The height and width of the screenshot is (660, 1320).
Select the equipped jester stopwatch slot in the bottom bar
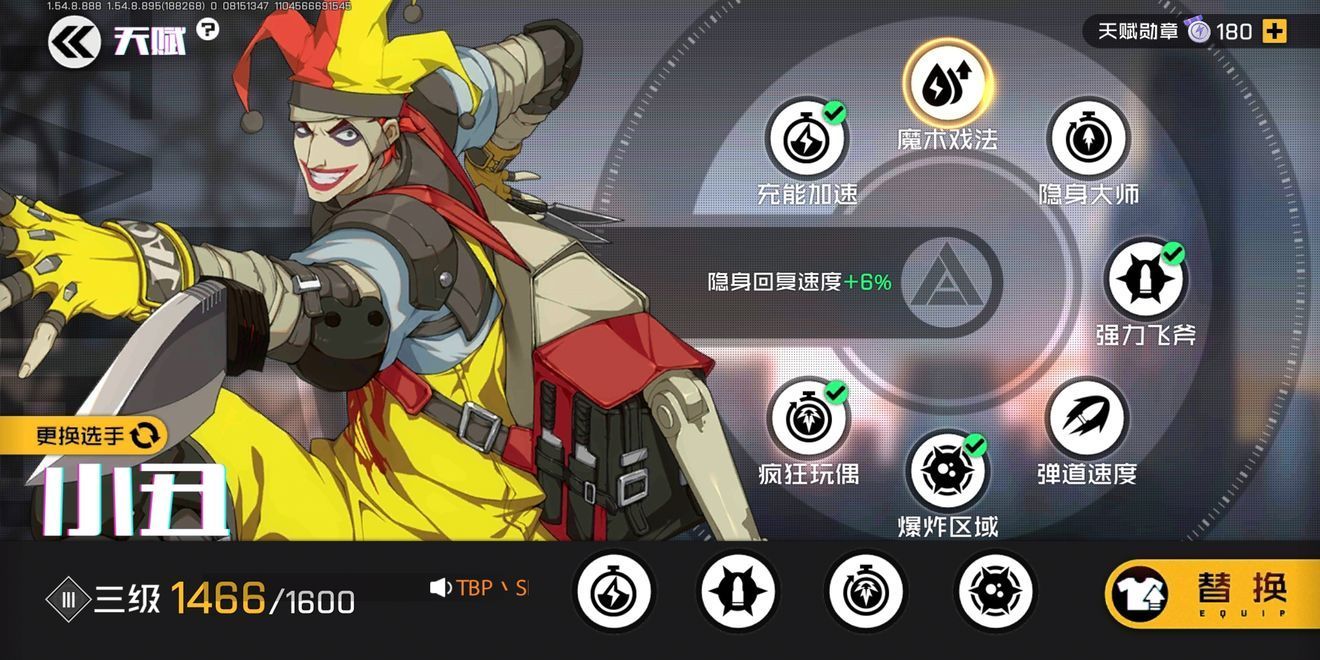[x=866, y=591]
